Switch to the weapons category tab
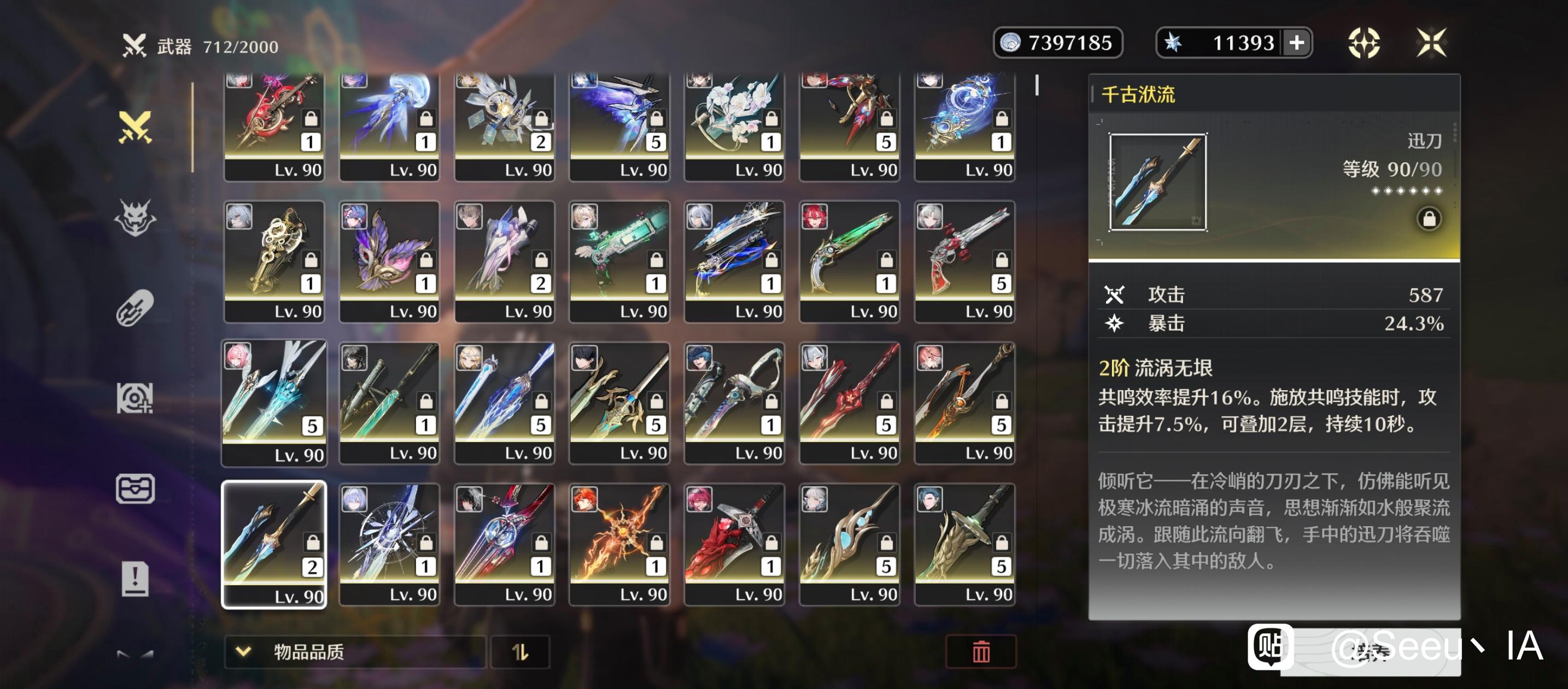 (x=135, y=127)
